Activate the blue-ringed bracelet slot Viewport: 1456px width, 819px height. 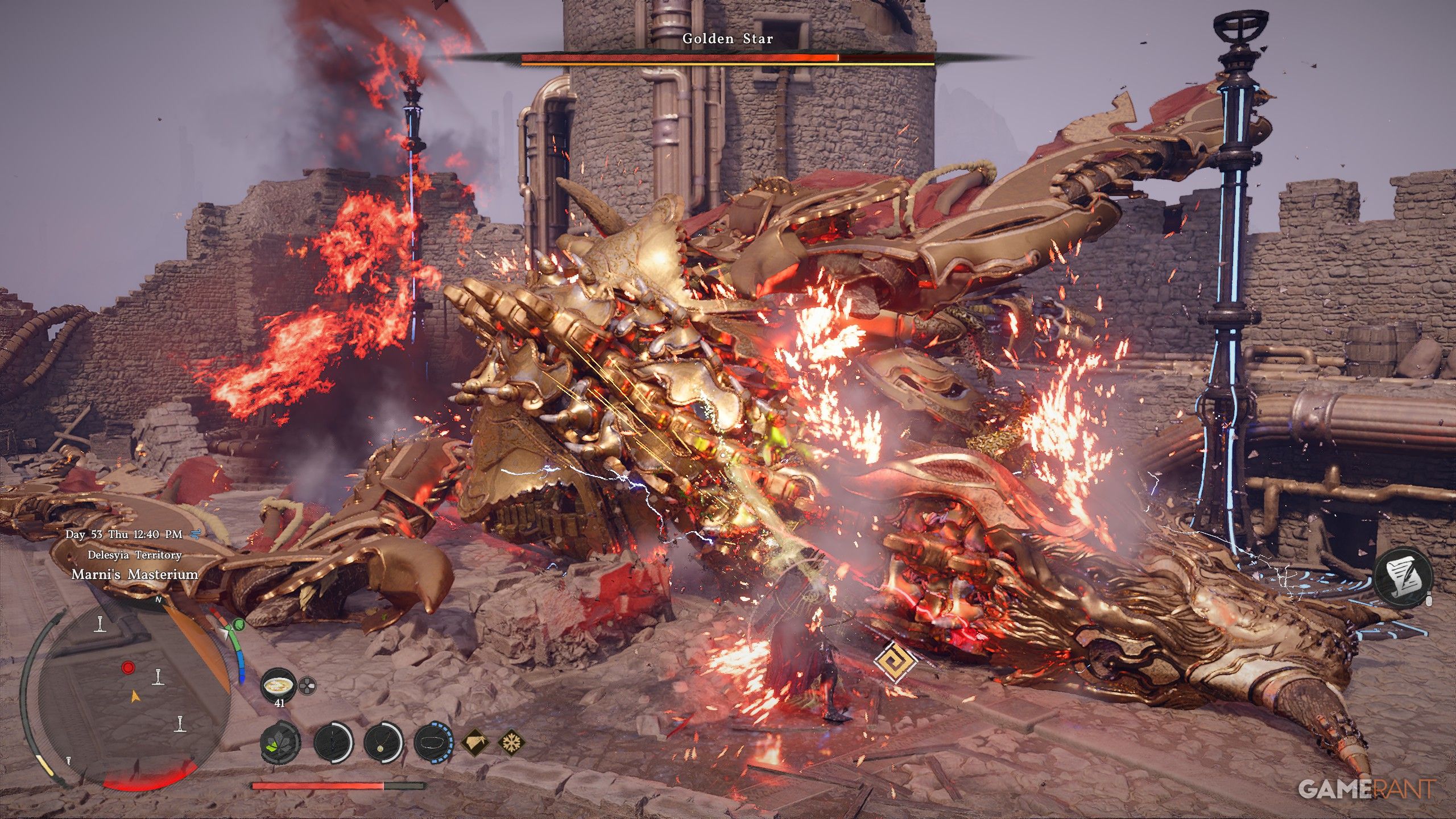[x=433, y=742]
